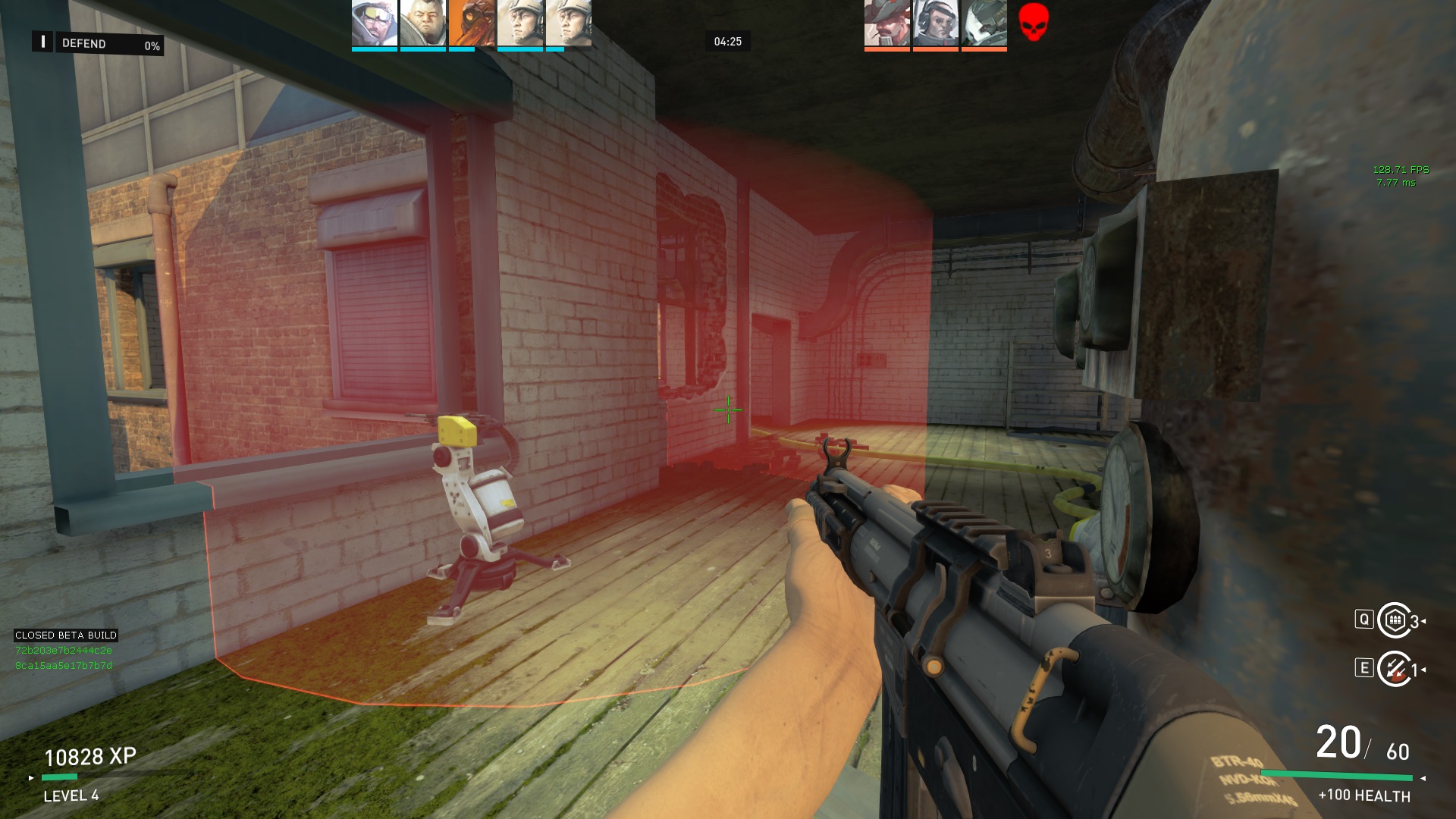Select the enemy with hat and mustache
1456x819 pixels.
[886, 24]
